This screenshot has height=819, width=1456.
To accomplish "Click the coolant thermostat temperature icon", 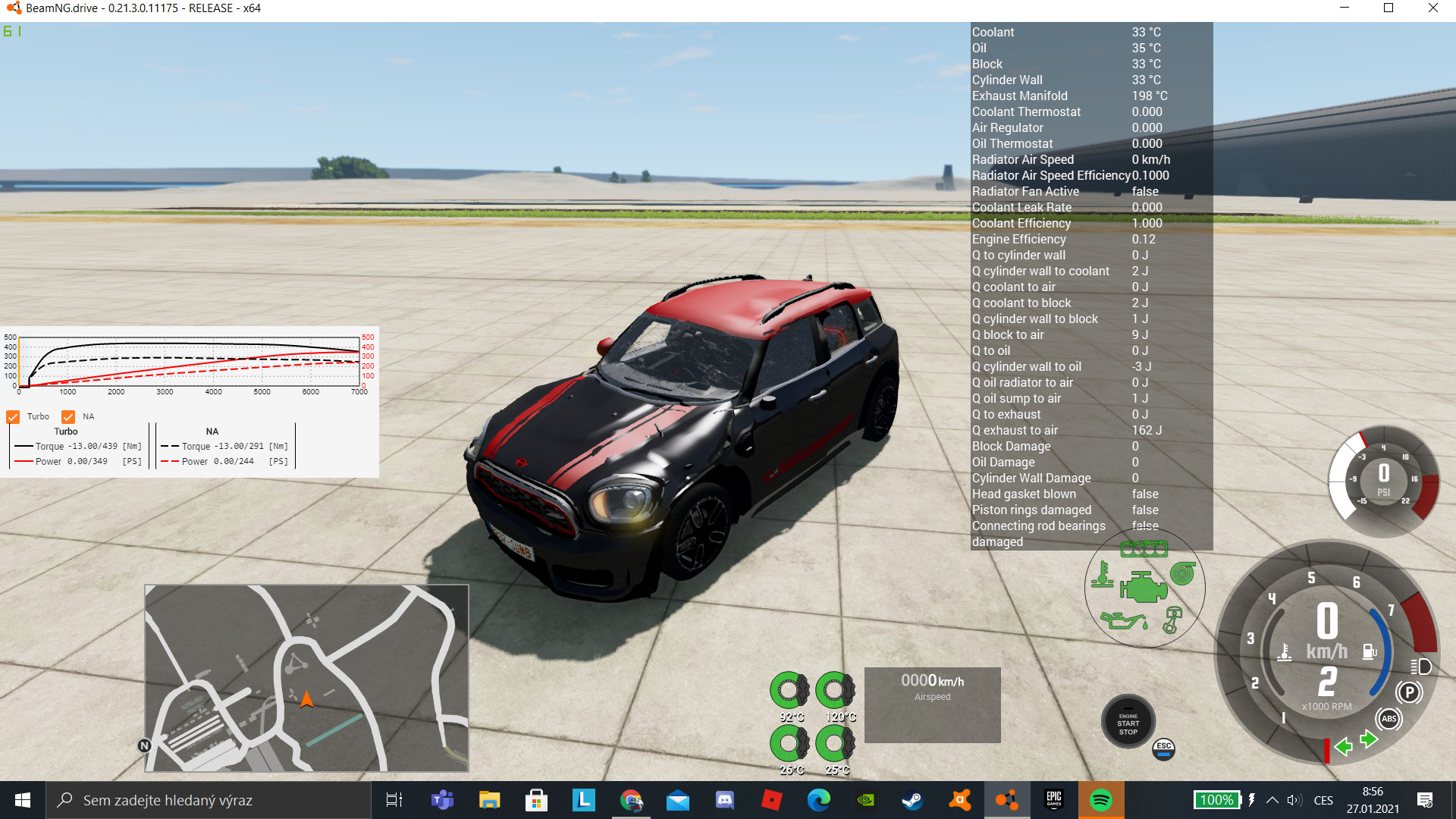I will tap(1103, 576).
